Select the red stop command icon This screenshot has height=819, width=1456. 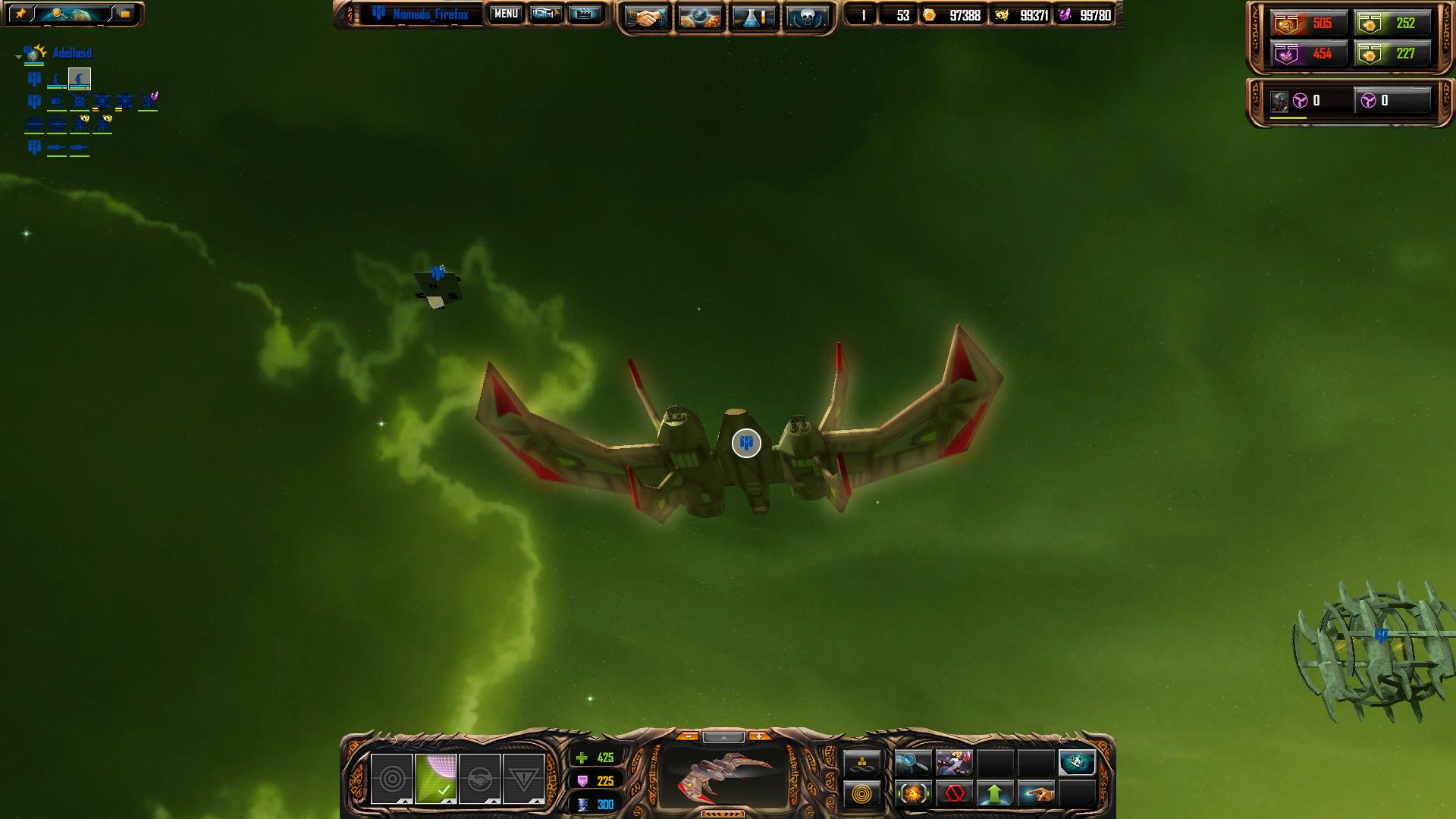954,794
